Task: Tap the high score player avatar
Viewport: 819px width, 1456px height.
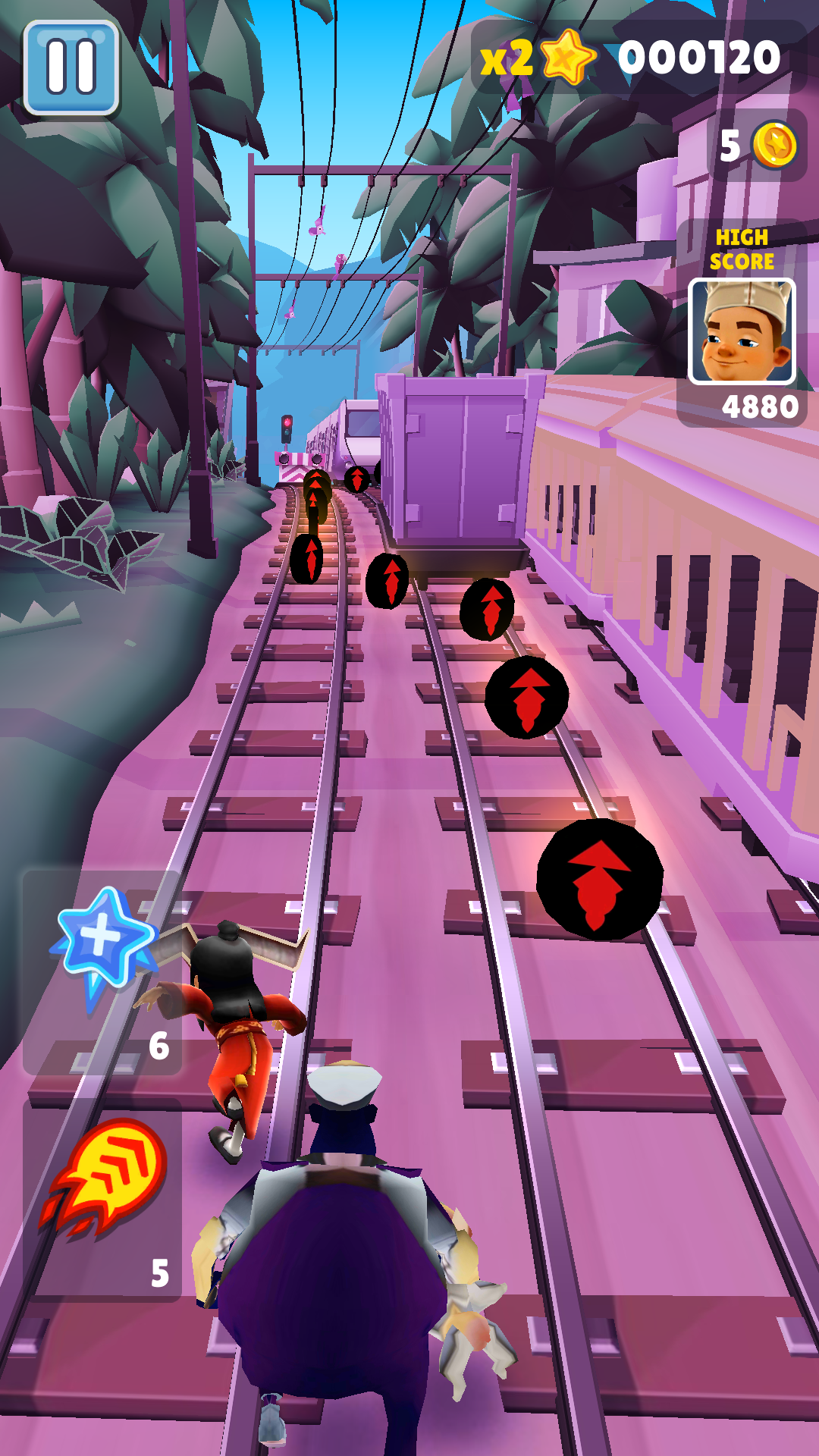Action: point(741,331)
